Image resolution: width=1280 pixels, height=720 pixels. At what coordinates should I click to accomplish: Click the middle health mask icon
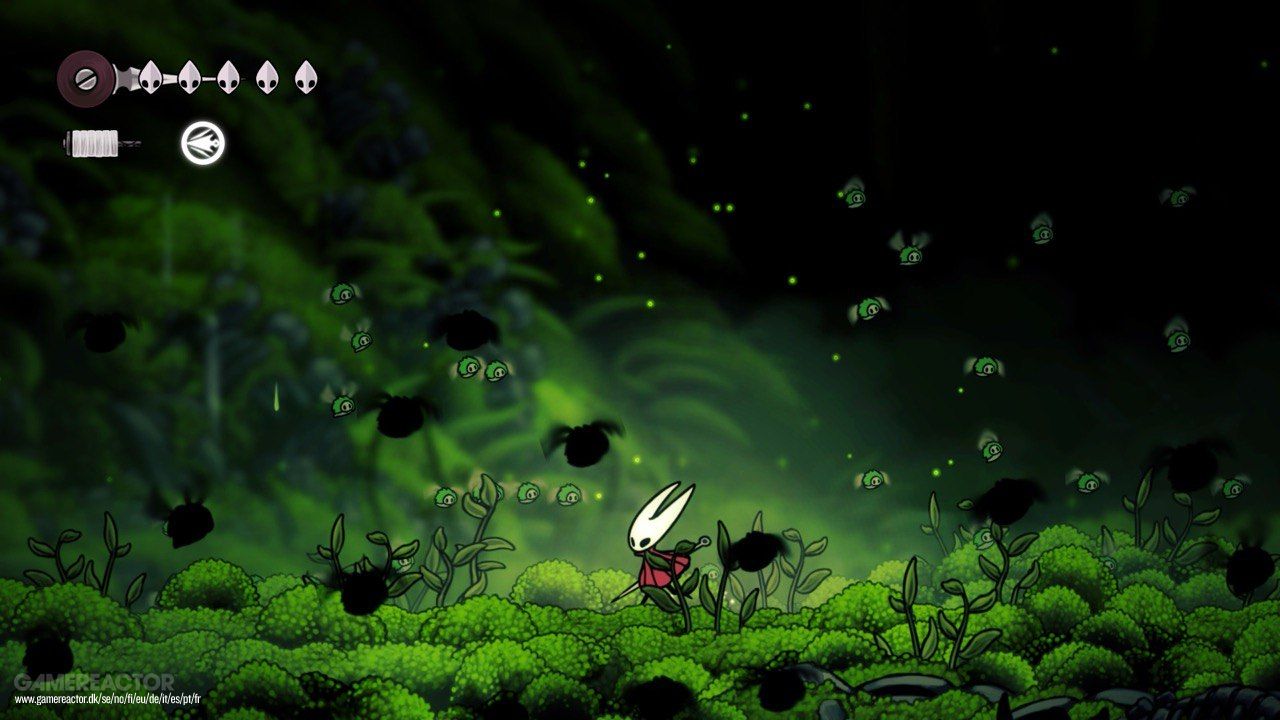pyautogui.click(x=226, y=79)
